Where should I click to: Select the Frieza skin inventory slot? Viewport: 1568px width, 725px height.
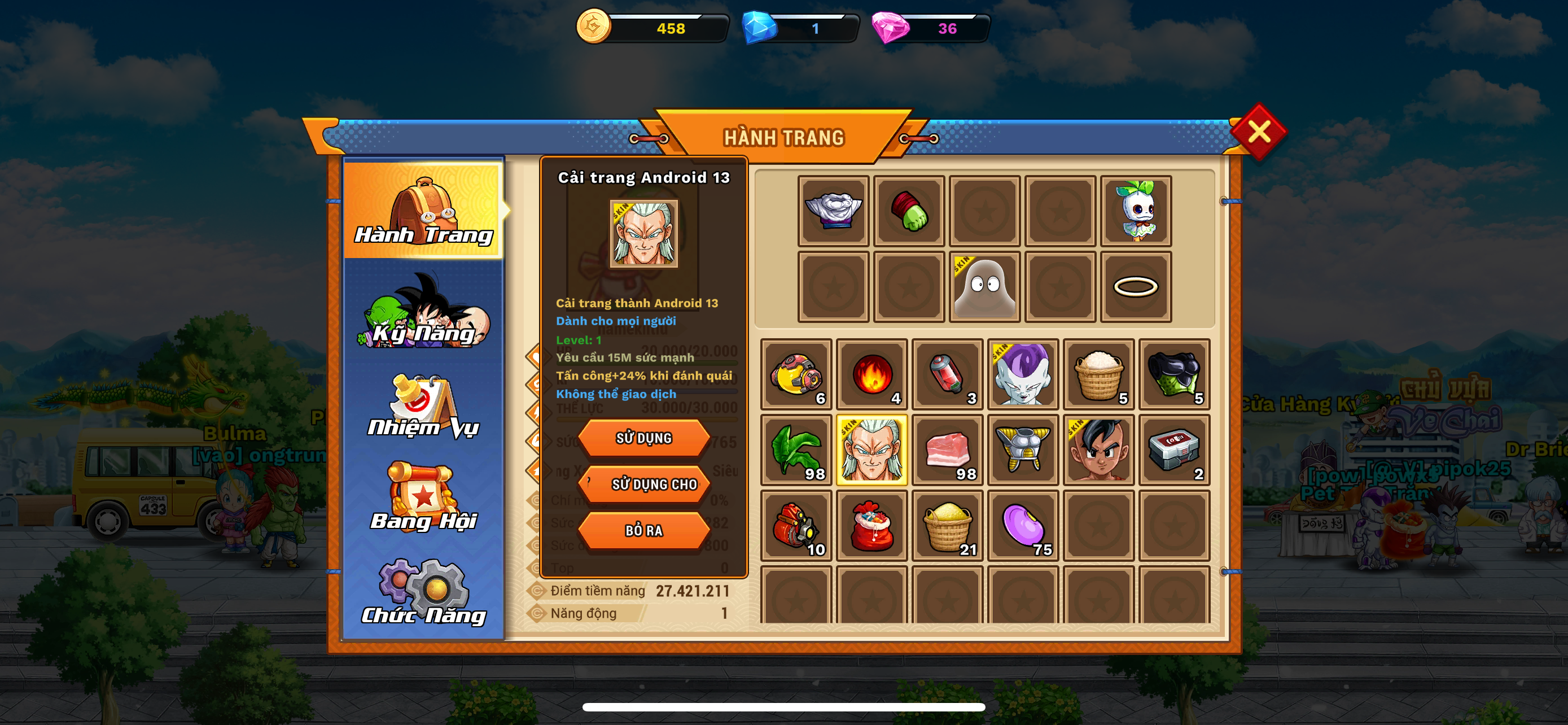pyautogui.click(x=1023, y=374)
